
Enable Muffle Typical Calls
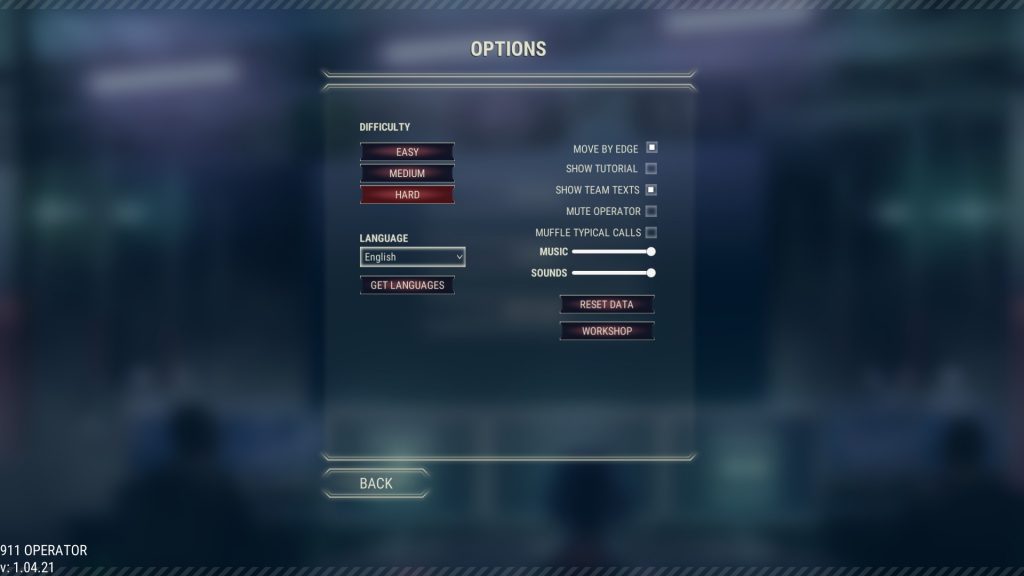[x=651, y=232]
